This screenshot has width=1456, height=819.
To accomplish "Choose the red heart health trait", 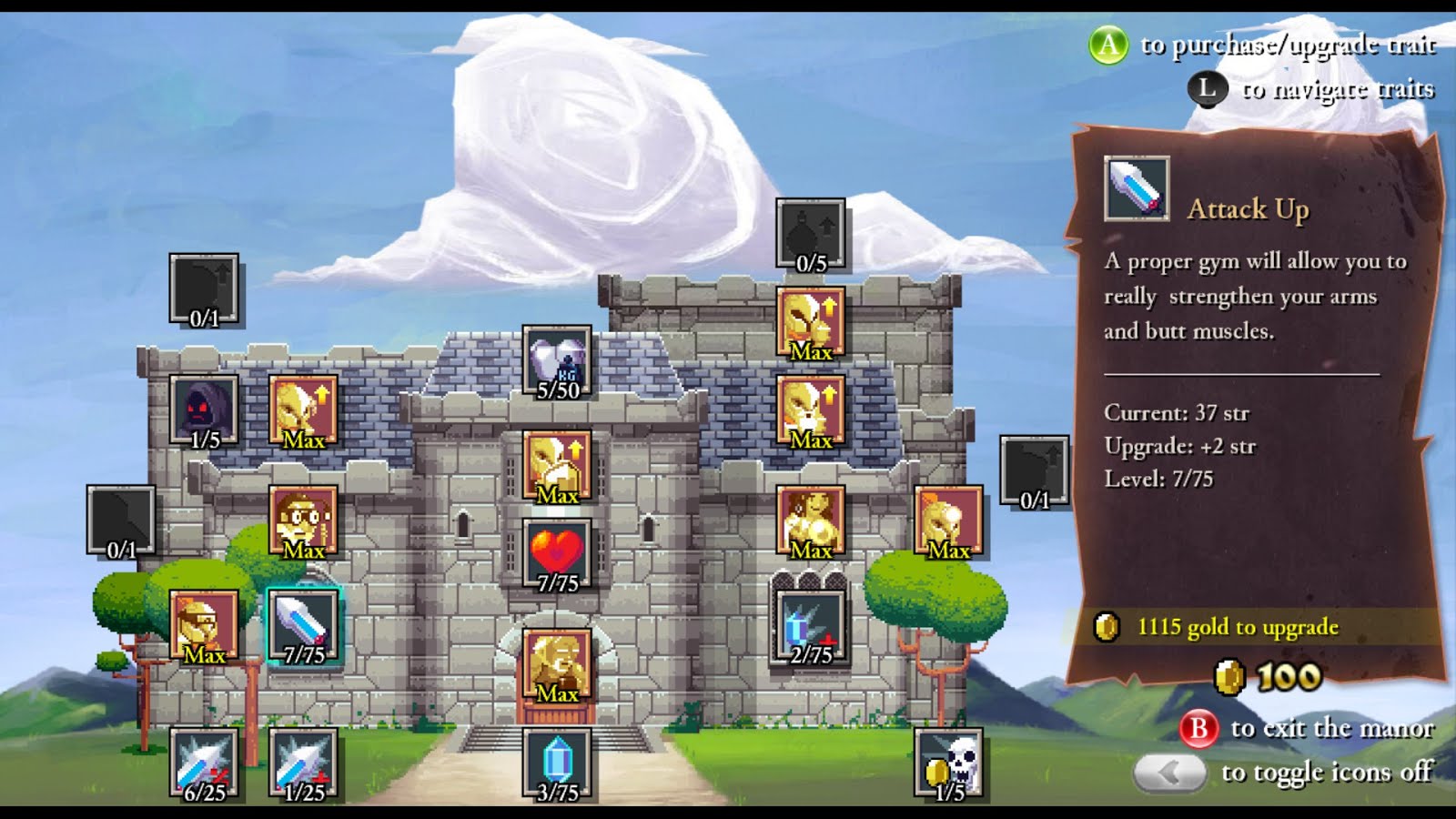I will [x=557, y=554].
